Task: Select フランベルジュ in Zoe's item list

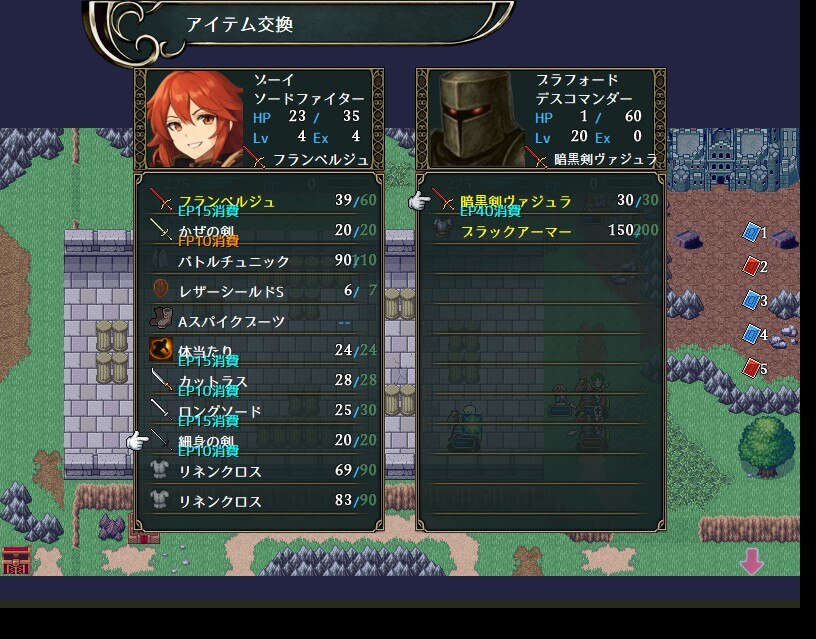Action: pos(260,201)
